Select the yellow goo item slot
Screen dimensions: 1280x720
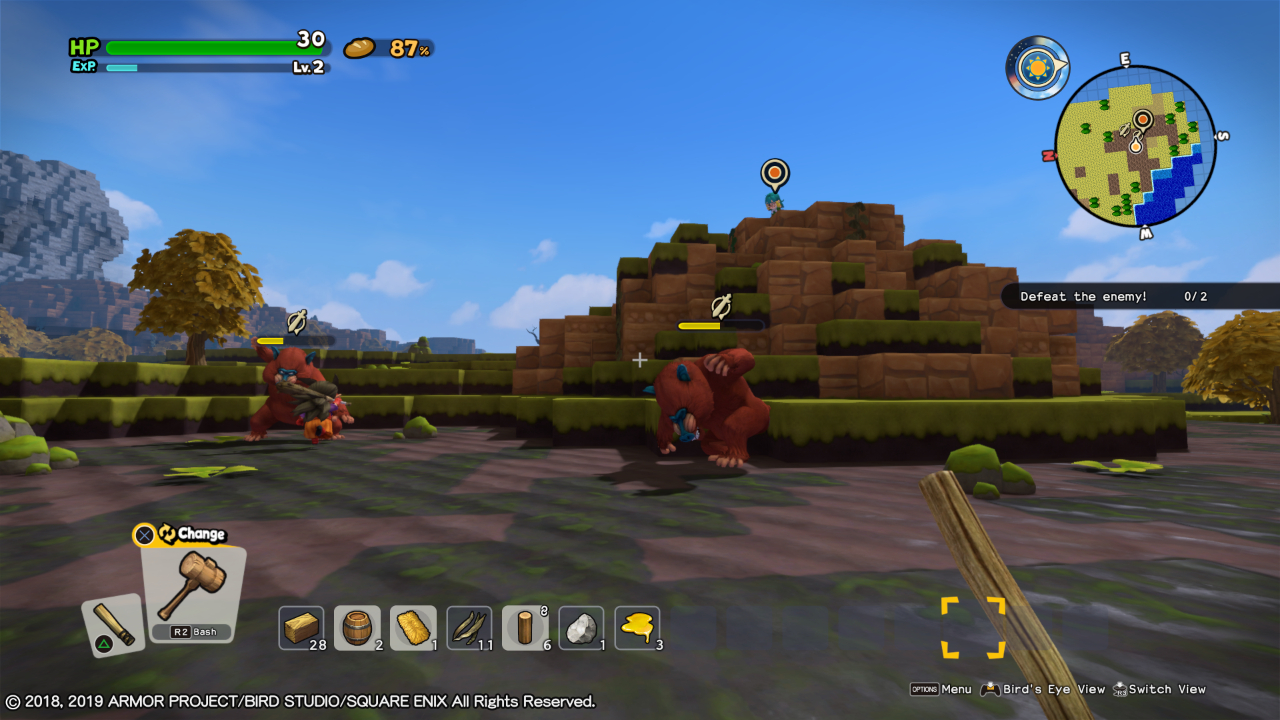(637, 628)
